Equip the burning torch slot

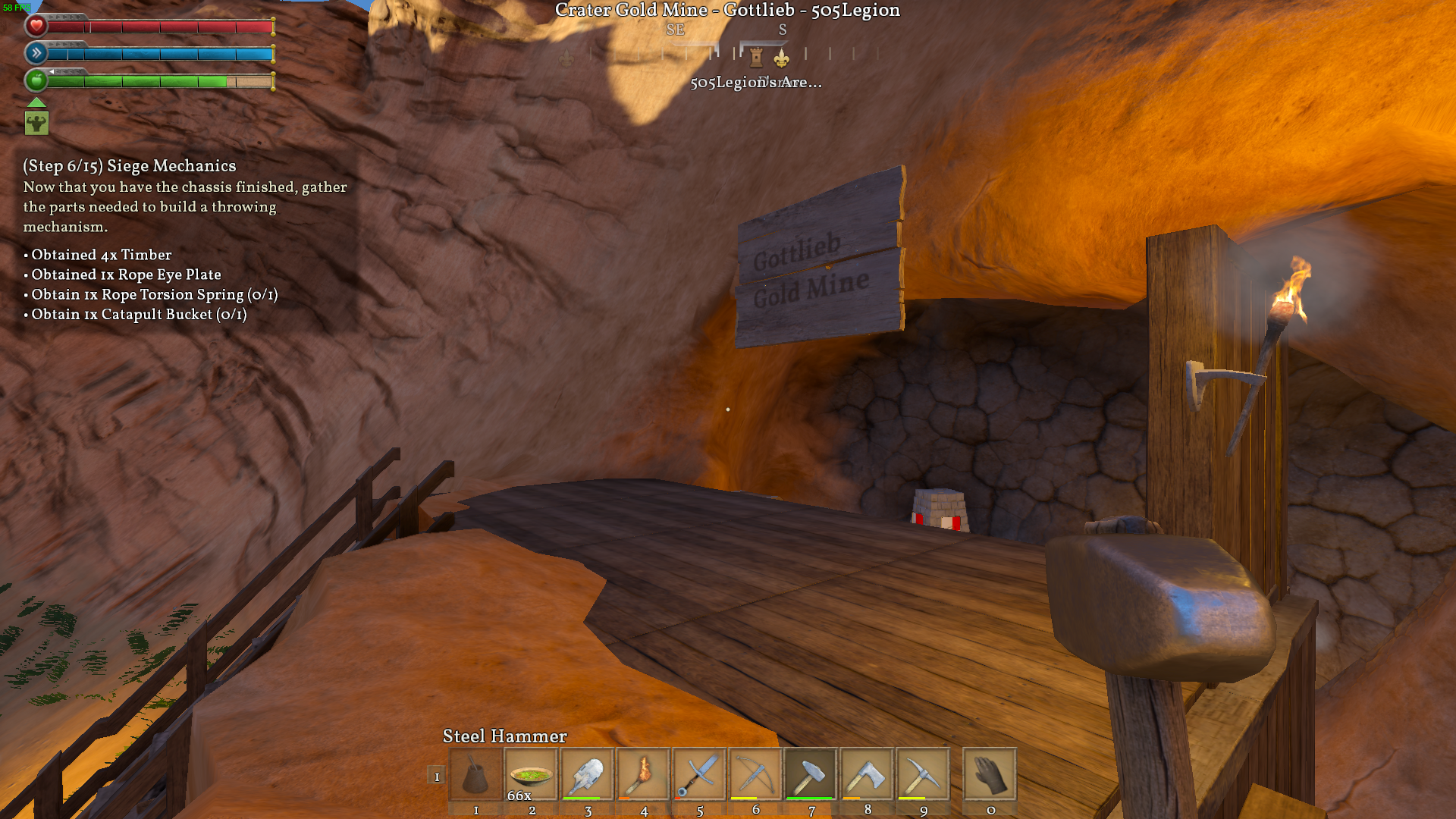pyautogui.click(x=643, y=774)
